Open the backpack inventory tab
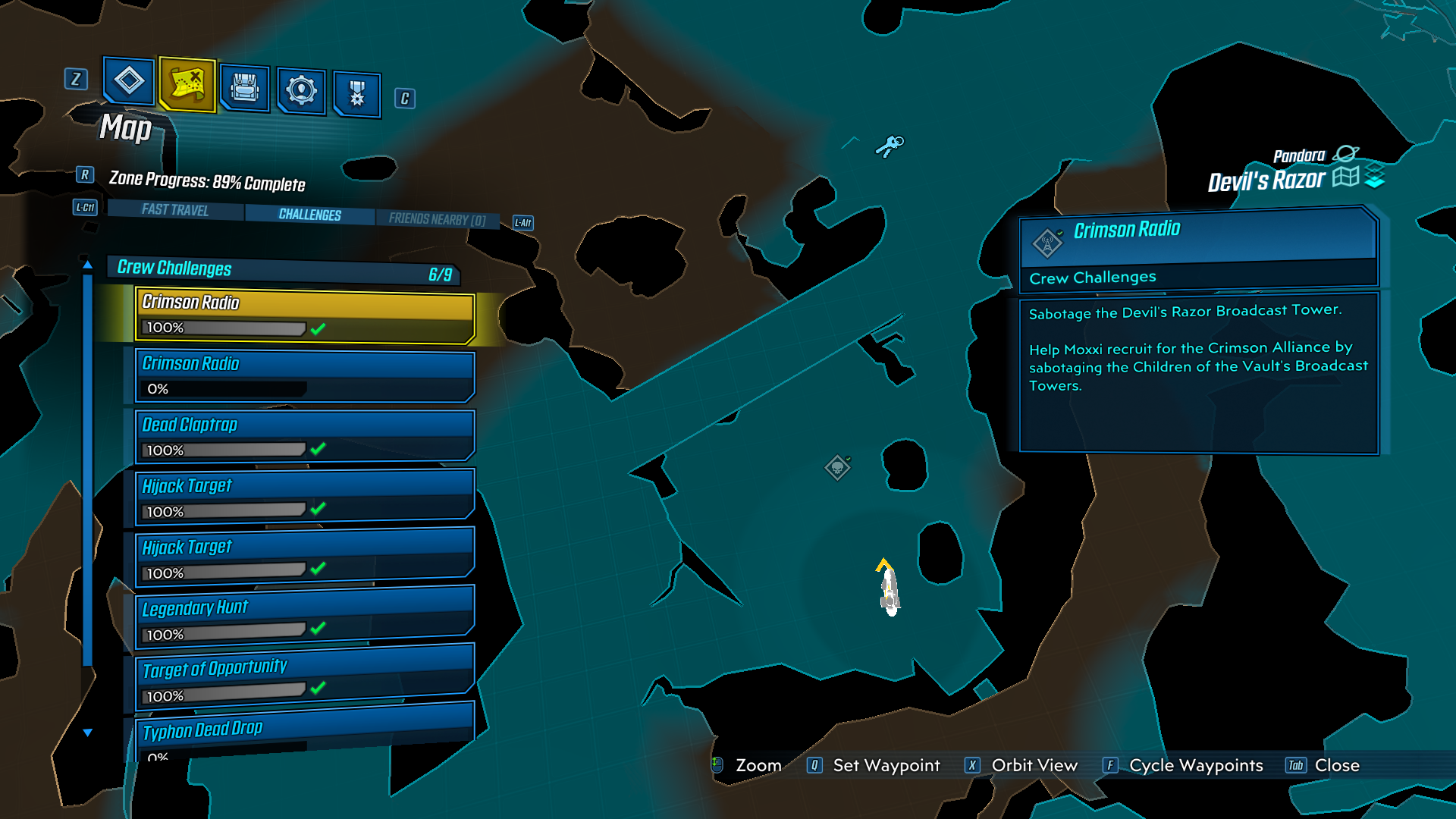1456x819 pixels. point(244,88)
